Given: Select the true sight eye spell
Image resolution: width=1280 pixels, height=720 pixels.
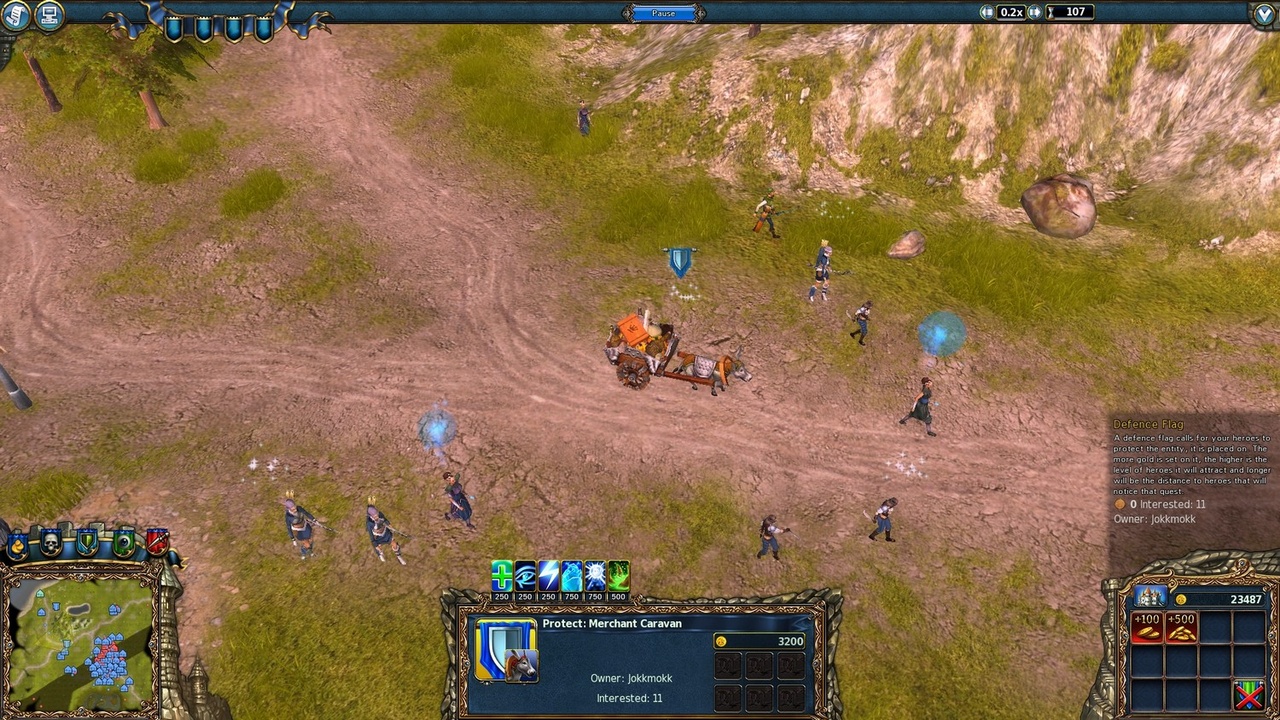Looking at the screenshot, I should (524, 575).
